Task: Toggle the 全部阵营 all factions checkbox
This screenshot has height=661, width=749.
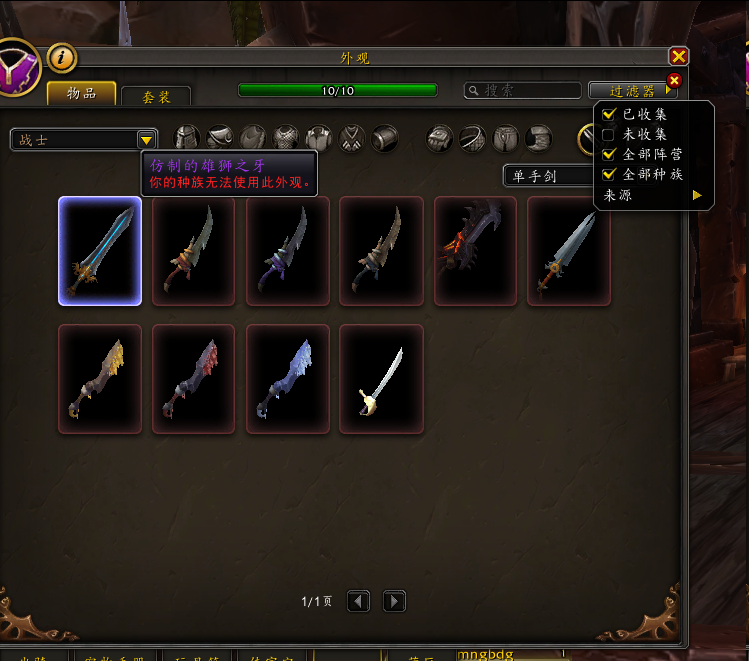Action: click(609, 155)
